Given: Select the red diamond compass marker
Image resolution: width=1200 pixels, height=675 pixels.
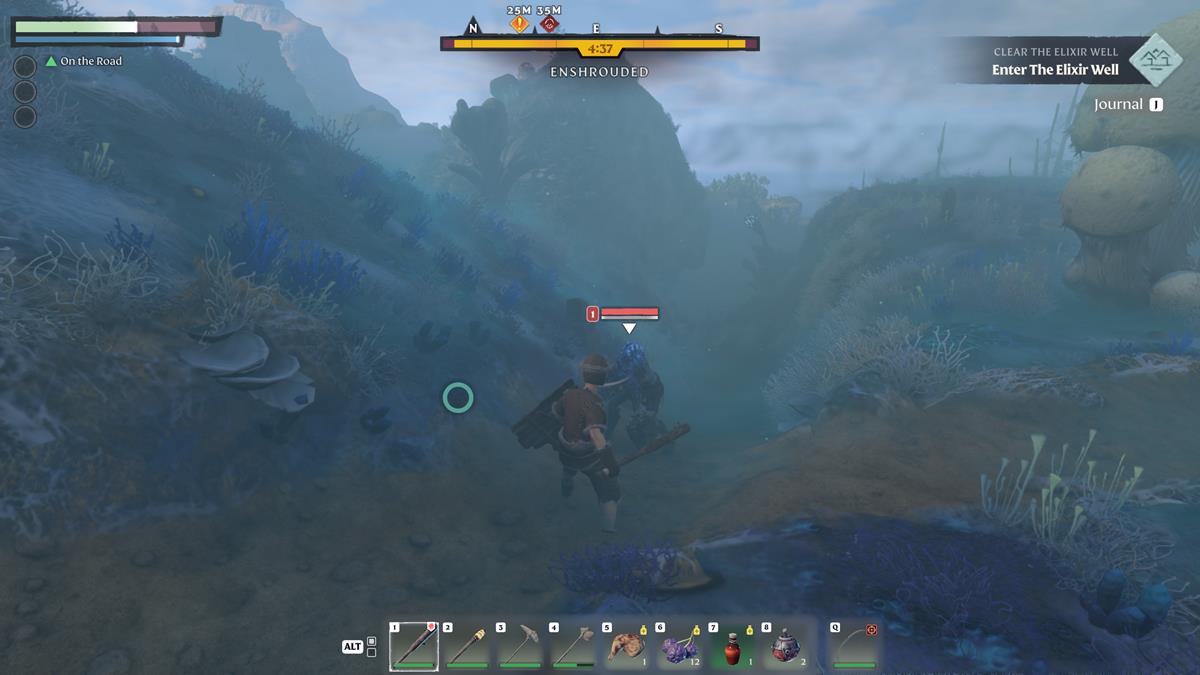Looking at the screenshot, I should click(x=548, y=24).
